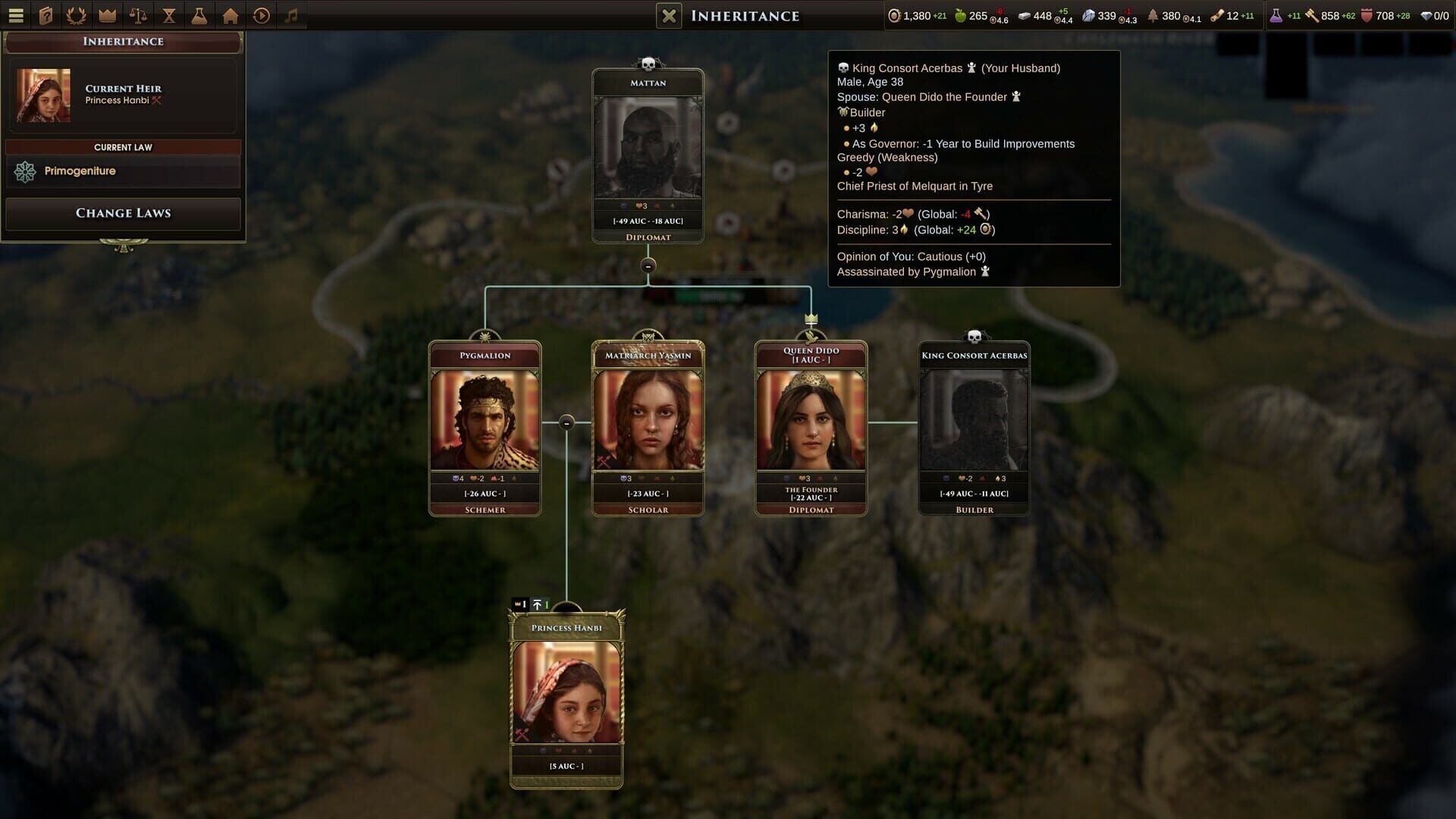
Task: Select the house icon in the top toolbar
Action: (229, 14)
